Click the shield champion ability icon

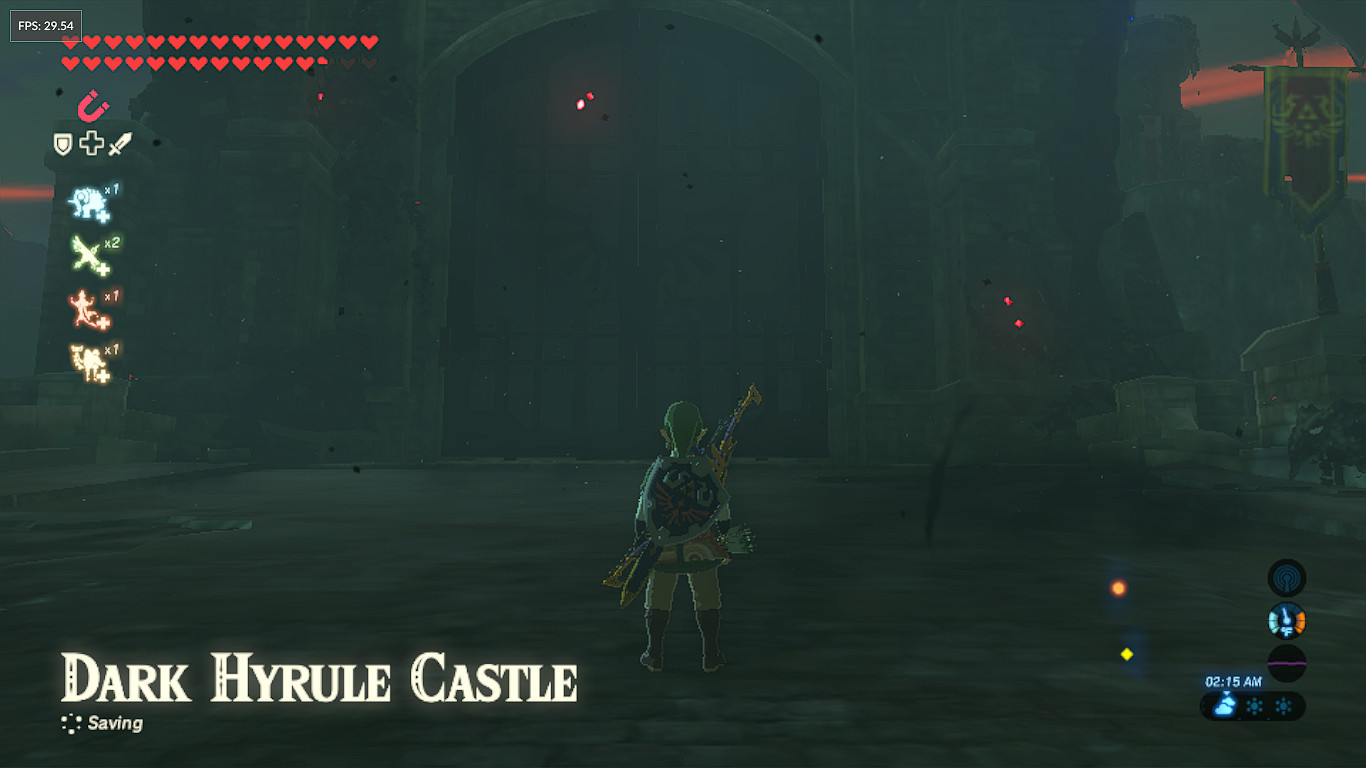coord(62,144)
